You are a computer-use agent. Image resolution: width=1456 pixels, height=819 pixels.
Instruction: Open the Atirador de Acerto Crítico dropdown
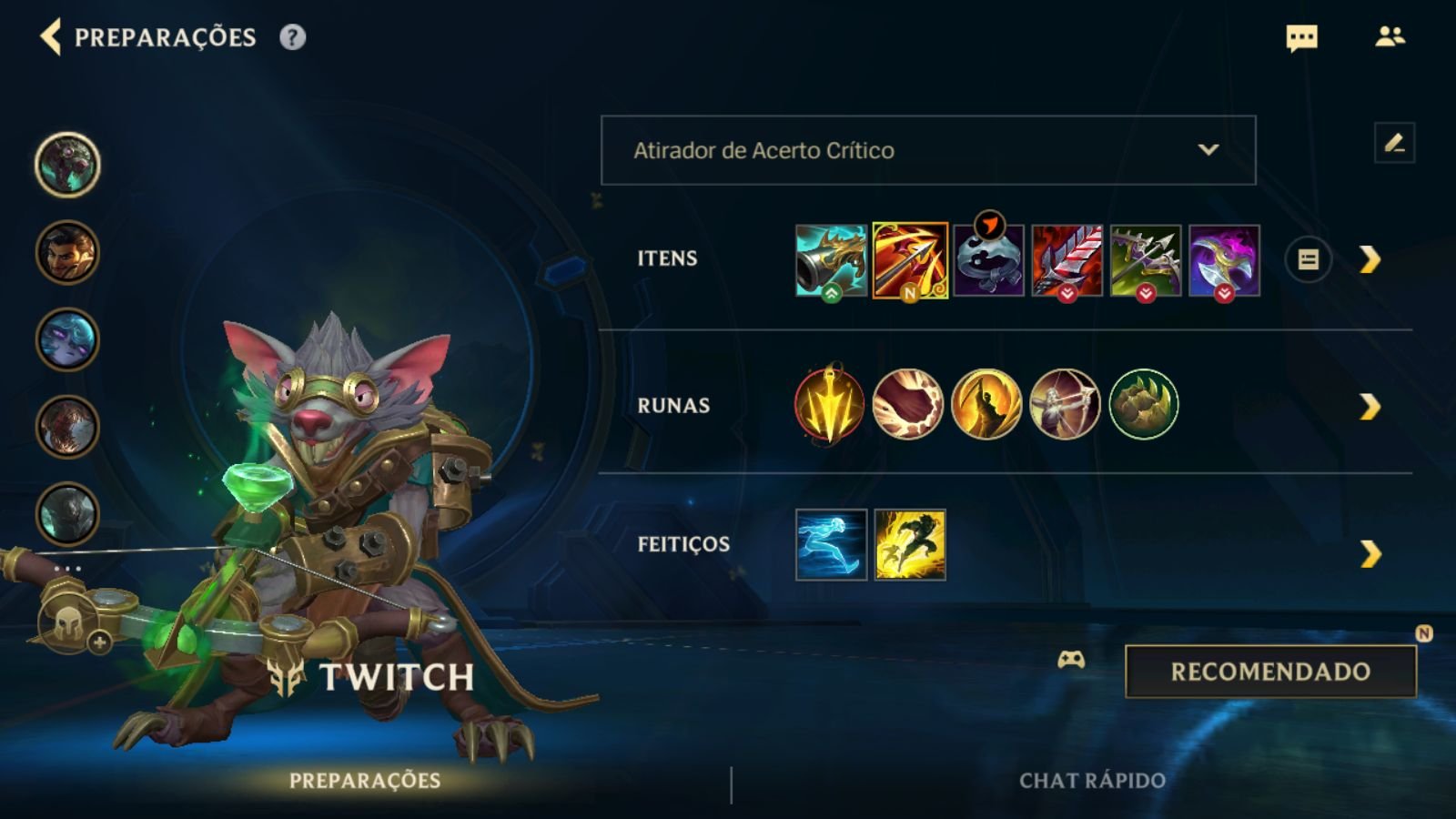click(x=926, y=151)
